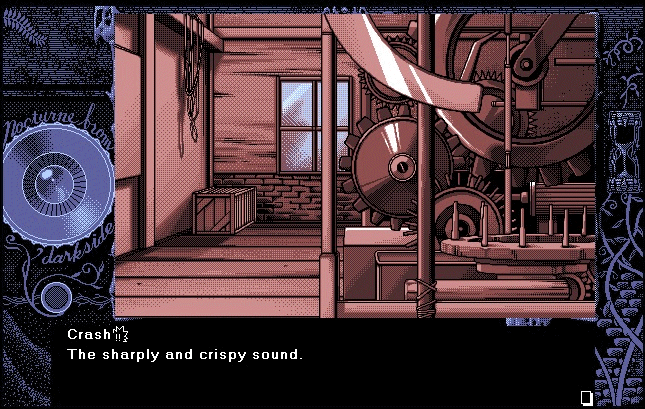Select the small round orb below the eye
Viewport: 645px width, 409px height.
(54, 295)
